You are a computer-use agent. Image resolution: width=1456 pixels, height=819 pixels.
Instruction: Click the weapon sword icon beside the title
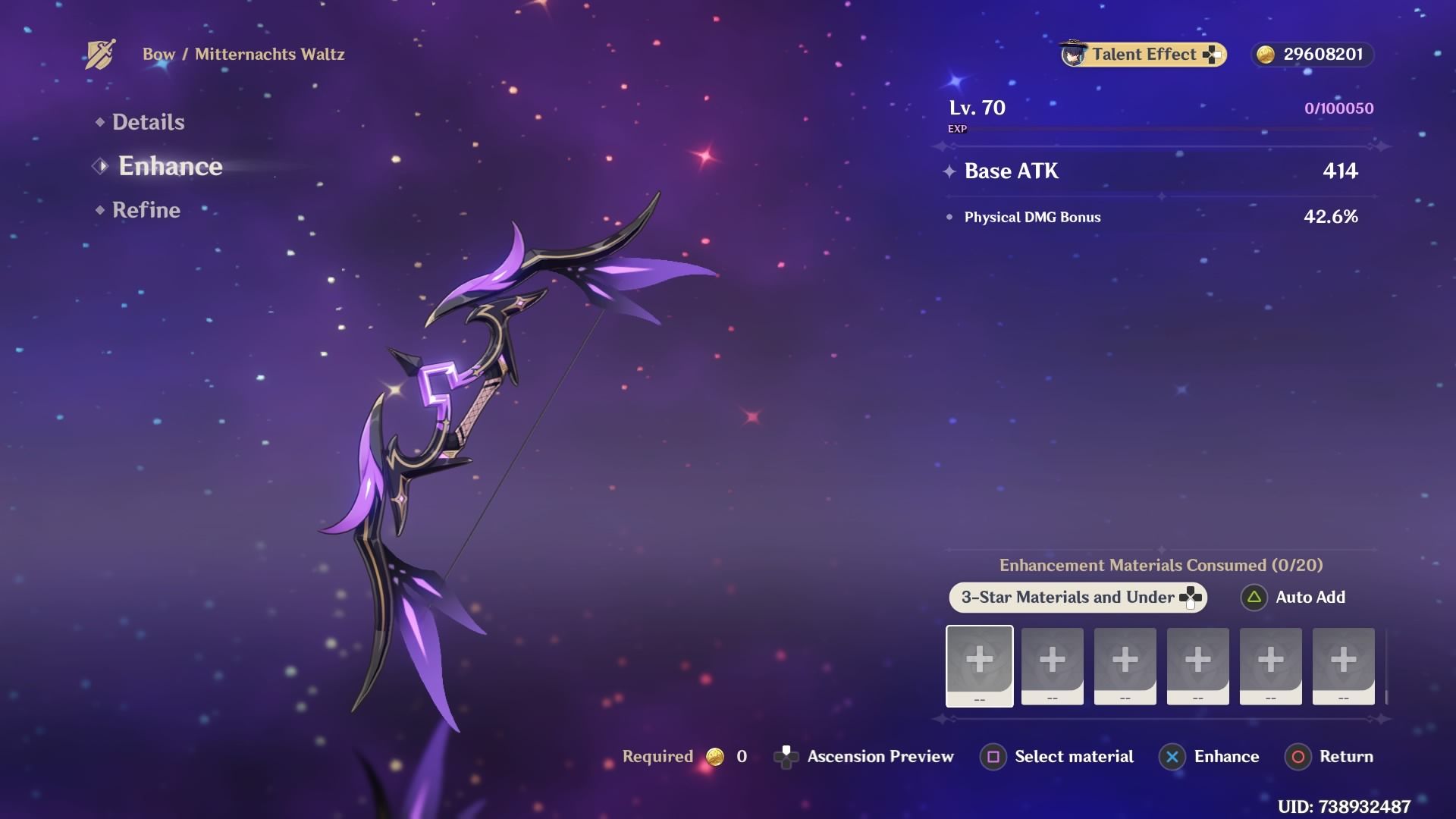99,53
